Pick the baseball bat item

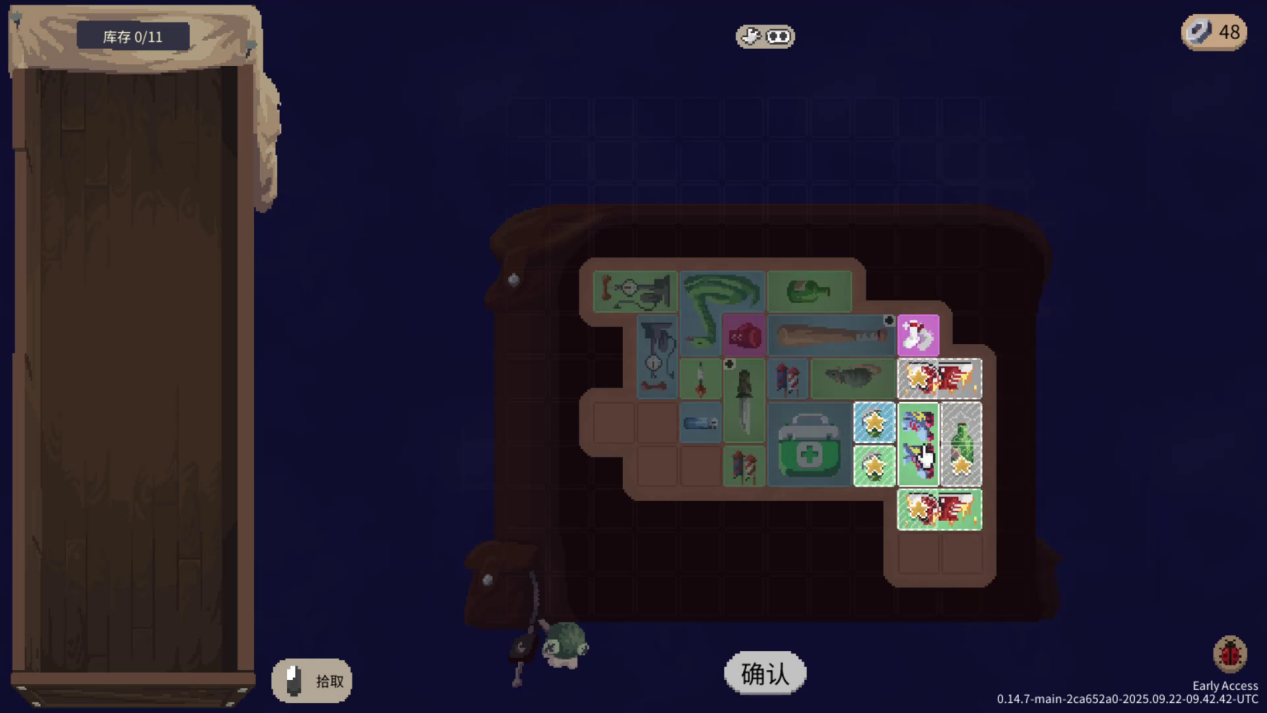click(830, 335)
